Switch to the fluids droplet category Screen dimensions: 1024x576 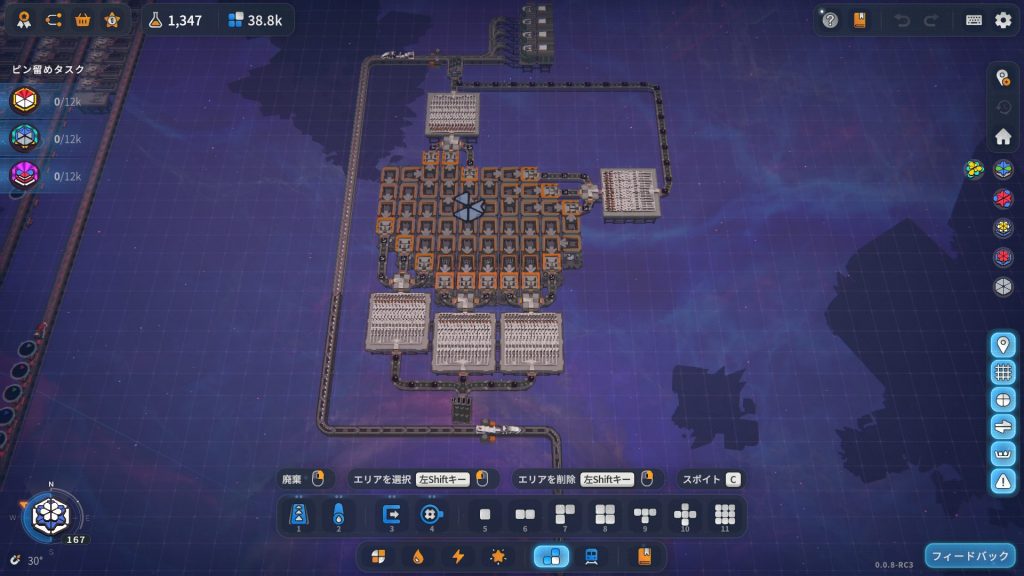click(x=418, y=556)
